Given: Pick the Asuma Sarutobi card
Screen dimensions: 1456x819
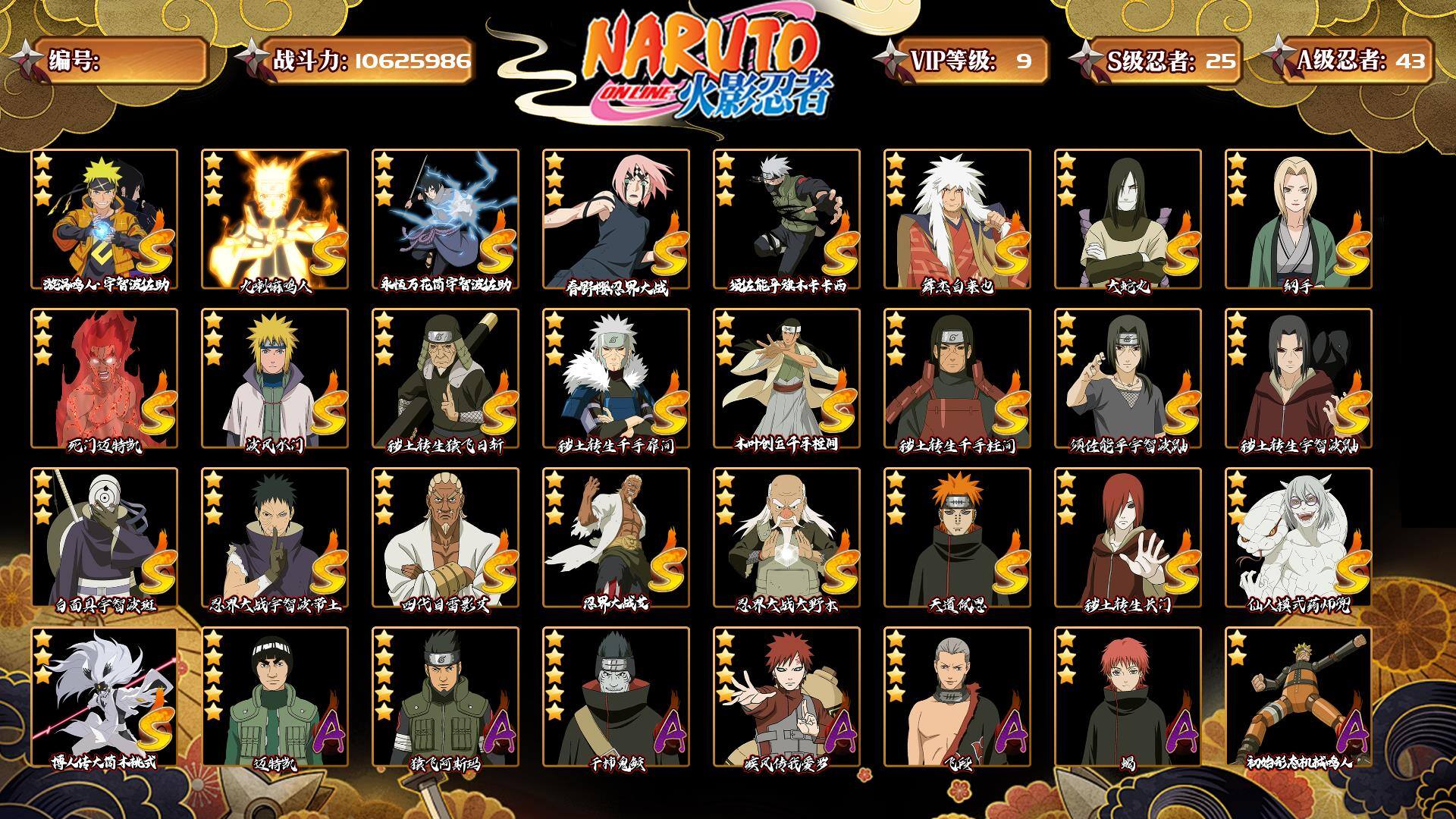Looking at the screenshot, I should click(445, 697).
